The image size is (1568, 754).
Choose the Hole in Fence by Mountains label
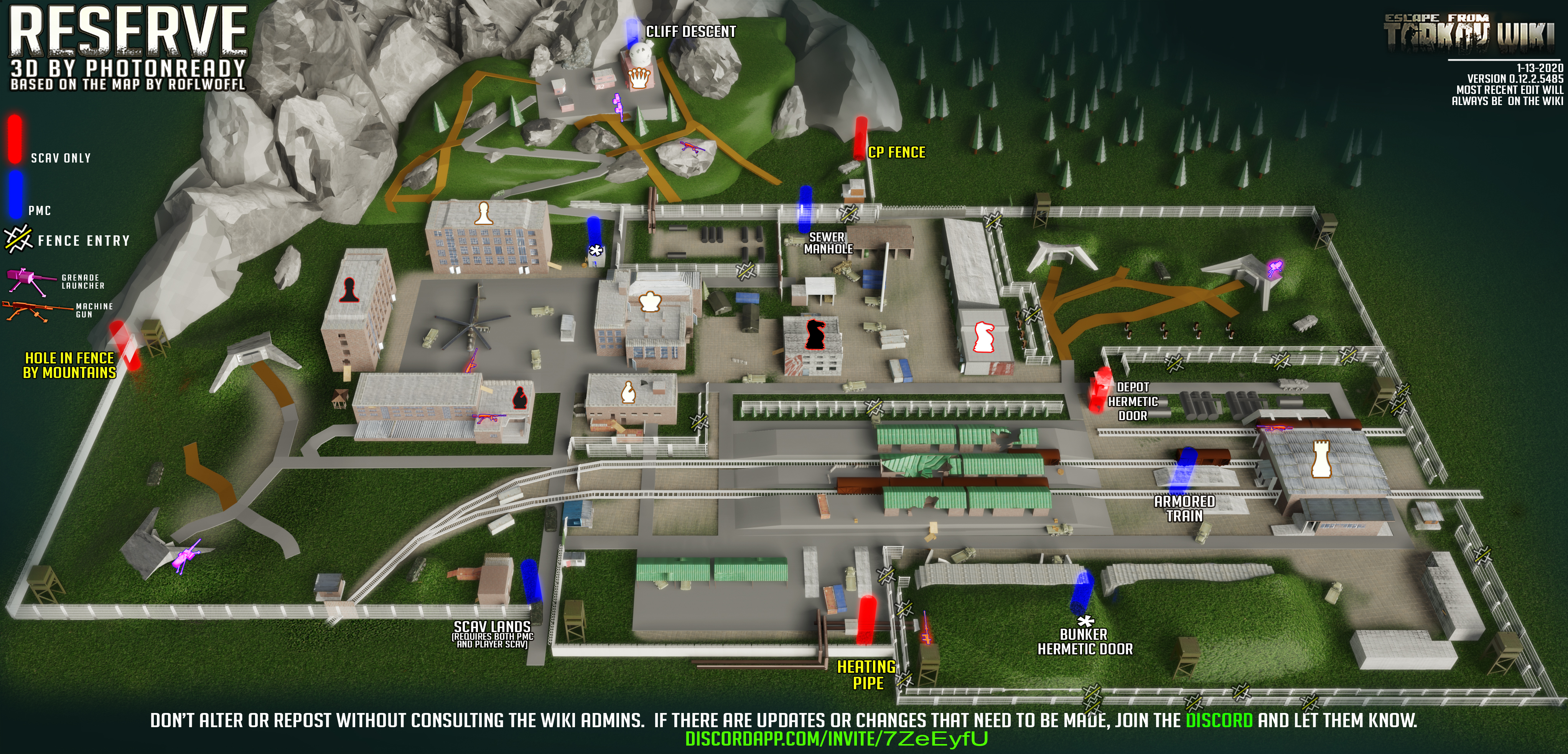point(69,365)
